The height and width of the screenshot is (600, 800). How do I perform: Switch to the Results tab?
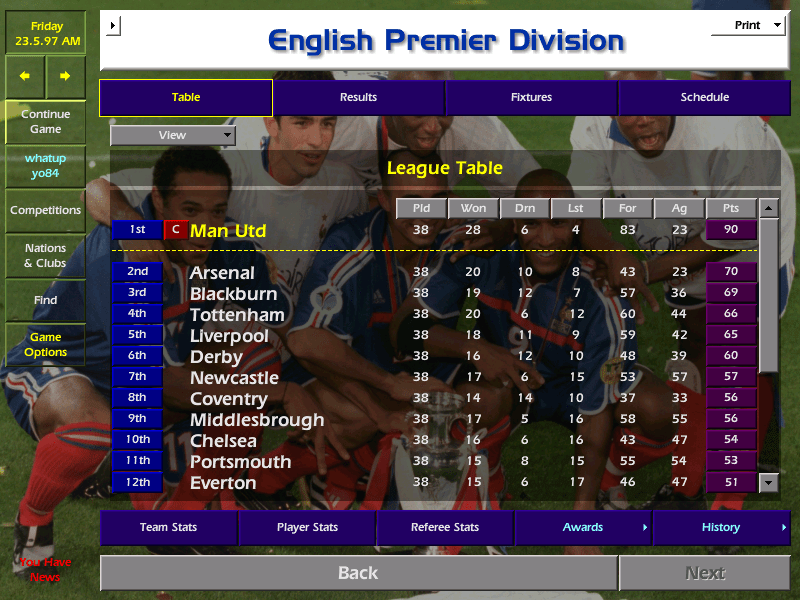point(358,97)
